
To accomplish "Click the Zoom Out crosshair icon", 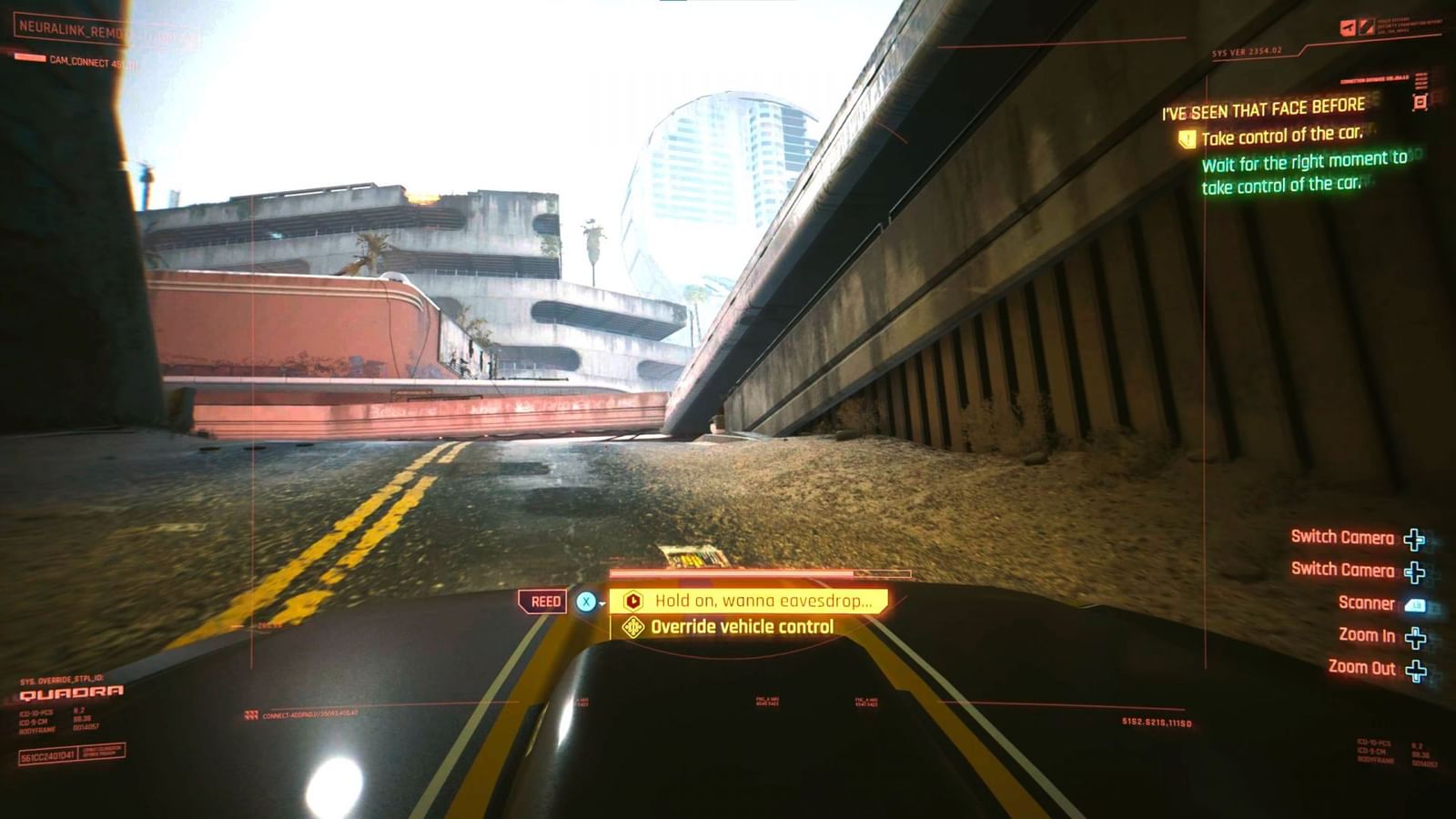I will point(1416,670).
